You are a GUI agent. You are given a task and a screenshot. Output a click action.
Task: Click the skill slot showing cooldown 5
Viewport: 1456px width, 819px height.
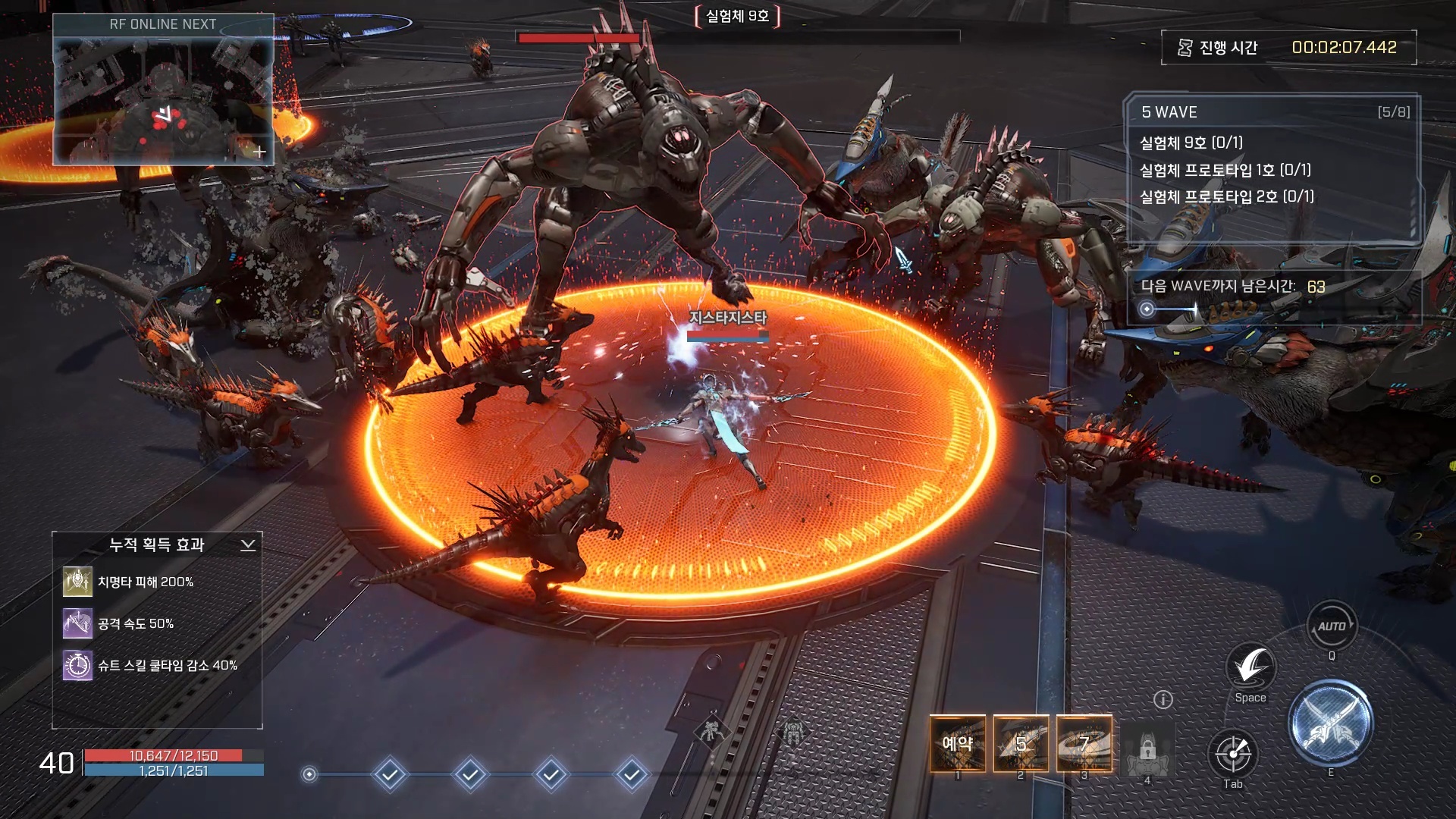[1021, 744]
